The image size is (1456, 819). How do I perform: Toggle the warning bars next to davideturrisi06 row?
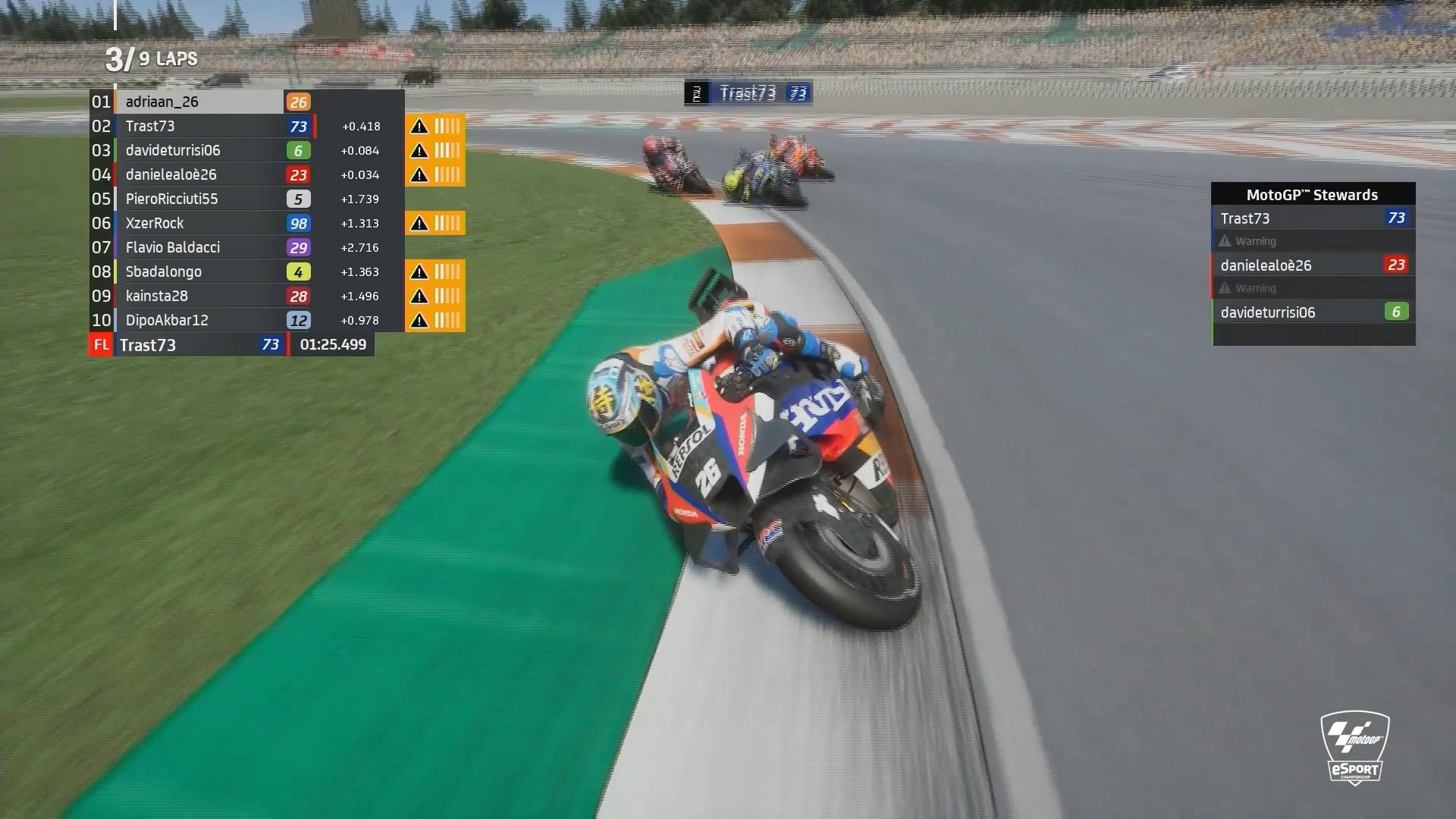[447, 150]
